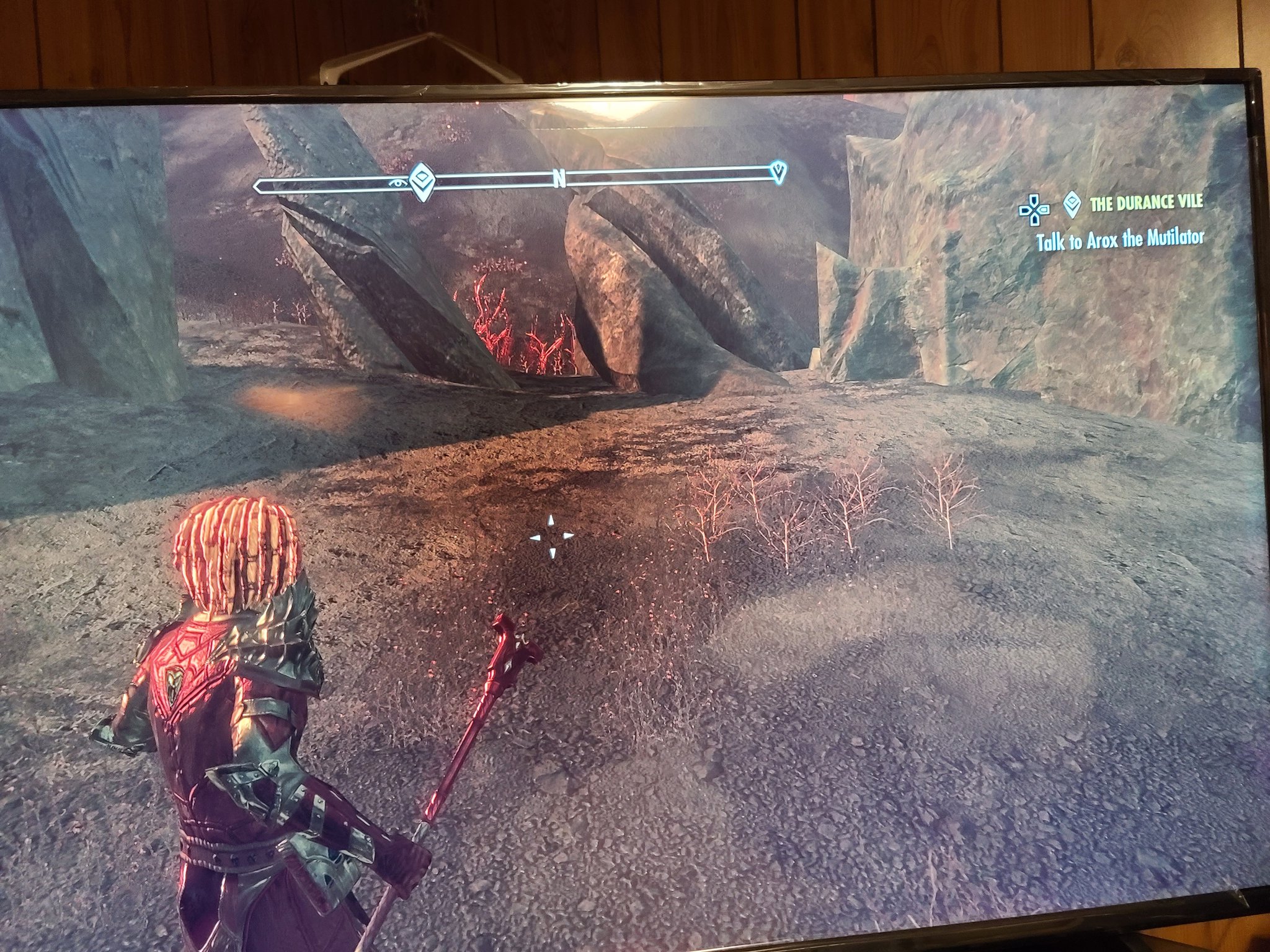The height and width of the screenshot is (952, 1270).
Task: Click the quest diamond marker on the compass
Action: 422,180
